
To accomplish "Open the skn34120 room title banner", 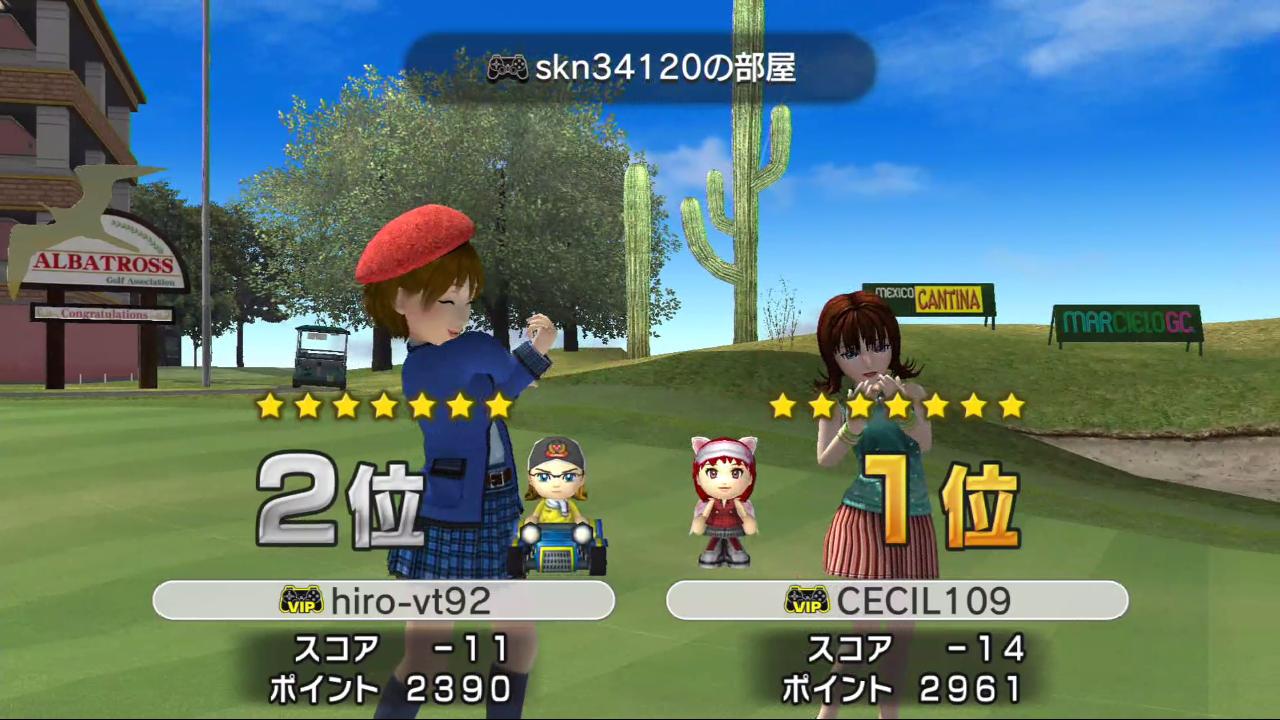I will [x=640, y=68].
